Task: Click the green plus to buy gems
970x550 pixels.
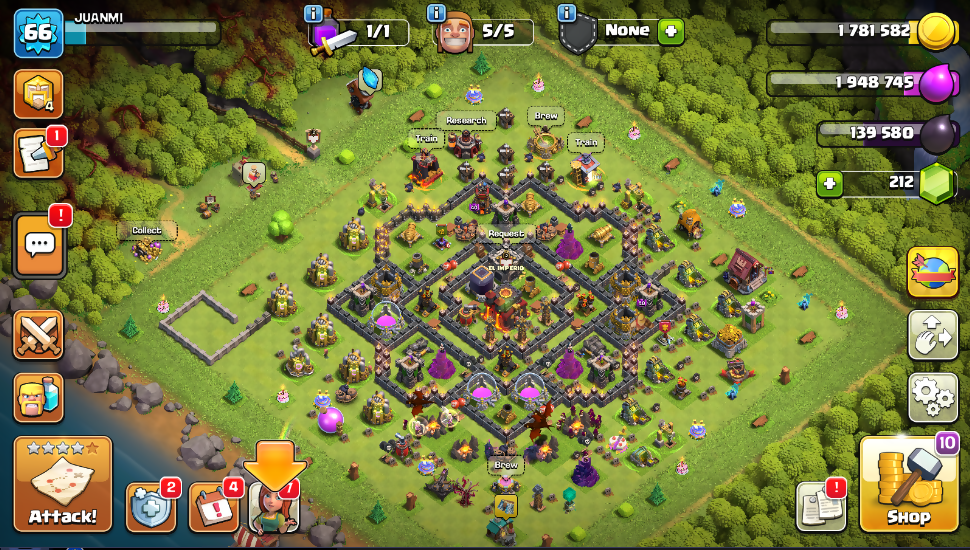Action: tap(828, 184)
